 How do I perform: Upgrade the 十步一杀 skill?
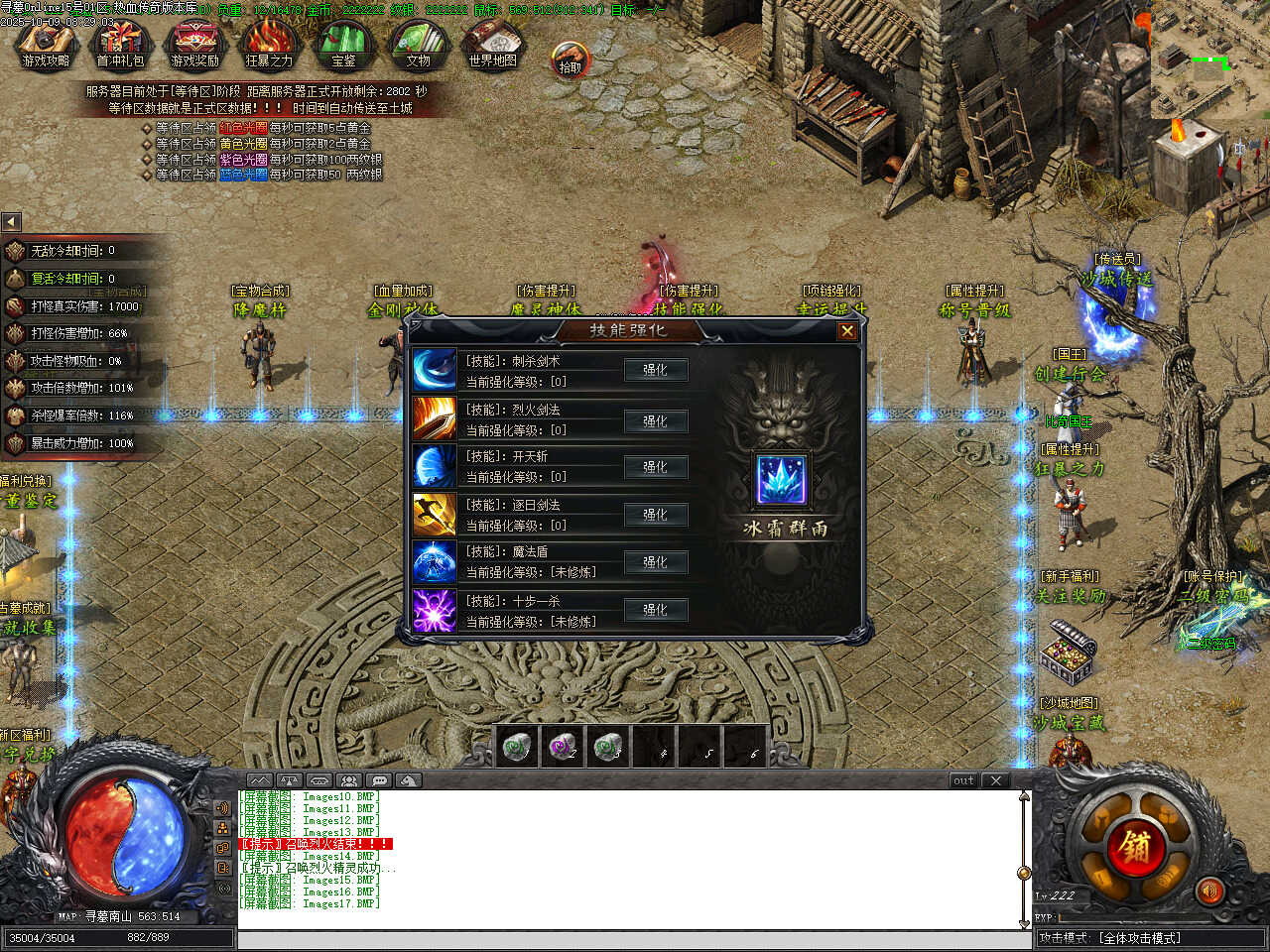pos(655,610)
